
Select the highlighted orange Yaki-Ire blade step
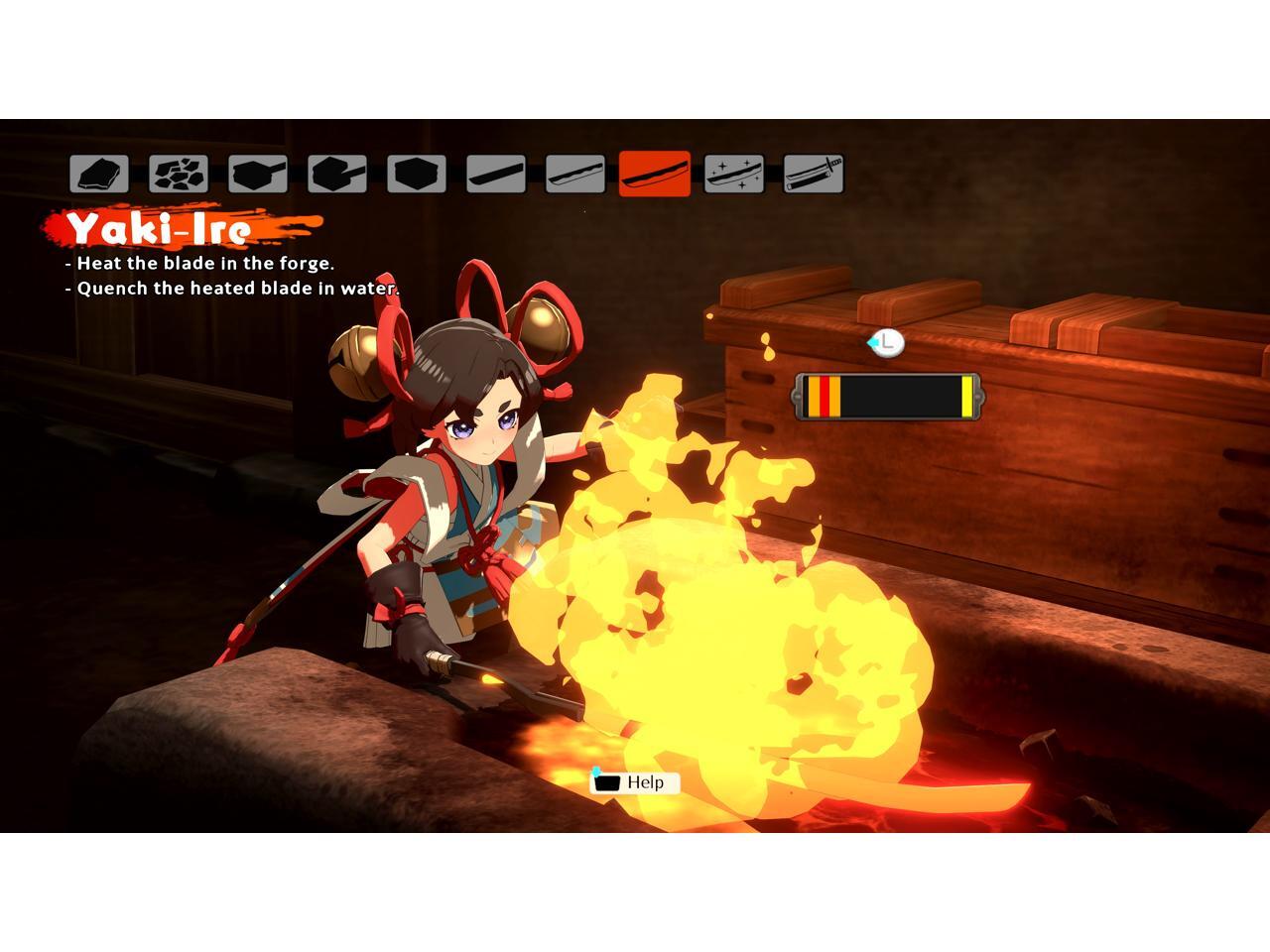tap(655, 175)
